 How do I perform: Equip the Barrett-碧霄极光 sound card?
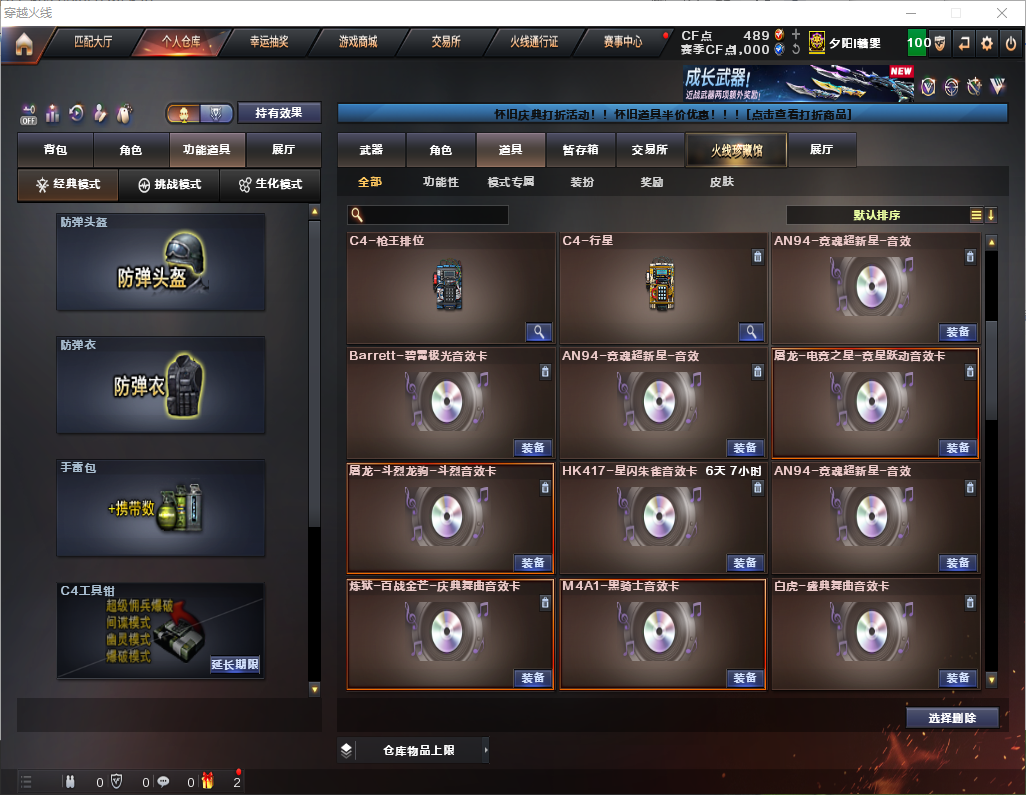(x=533, y=448)
